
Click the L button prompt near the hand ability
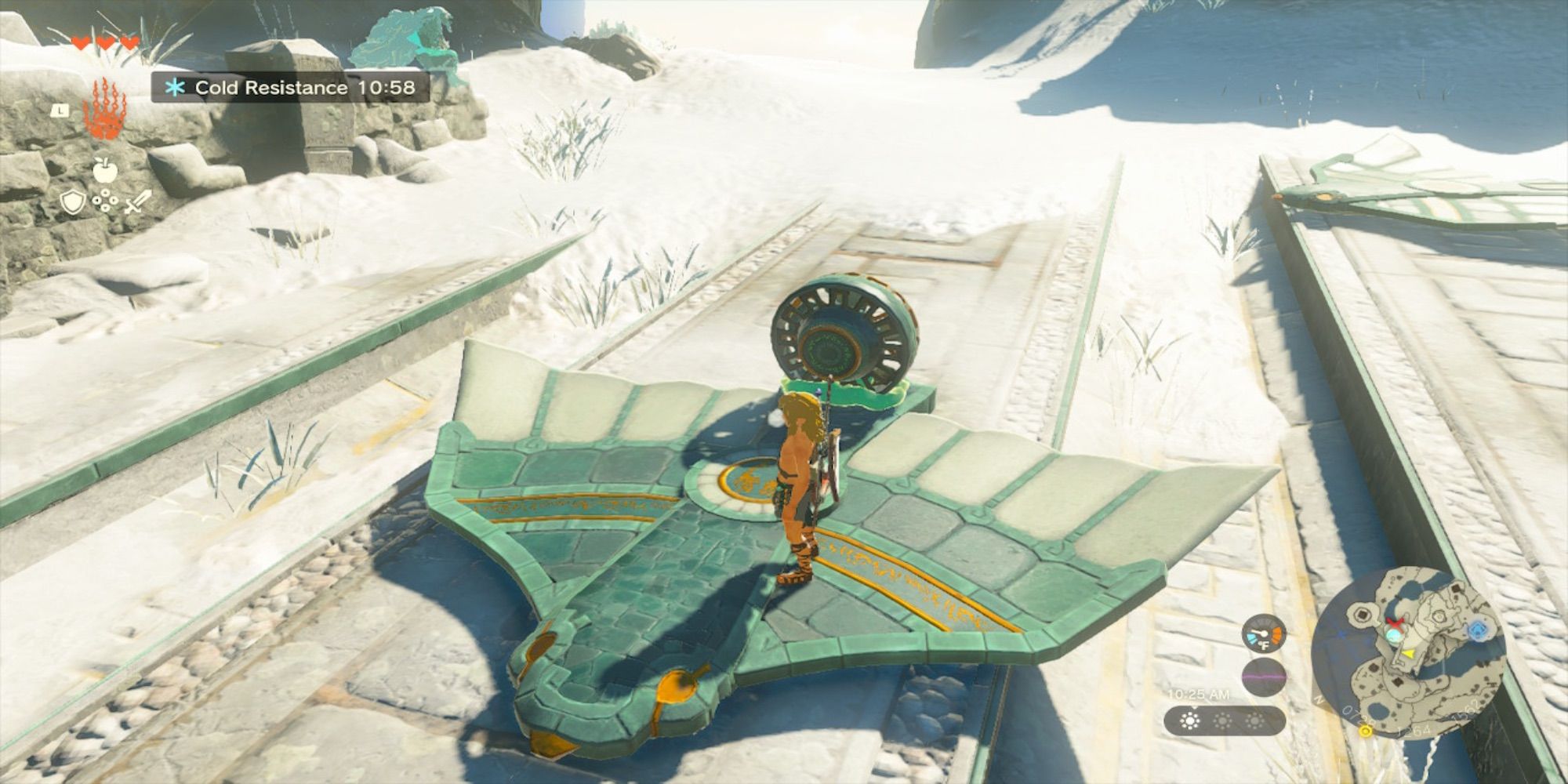(x=59, y=111)
